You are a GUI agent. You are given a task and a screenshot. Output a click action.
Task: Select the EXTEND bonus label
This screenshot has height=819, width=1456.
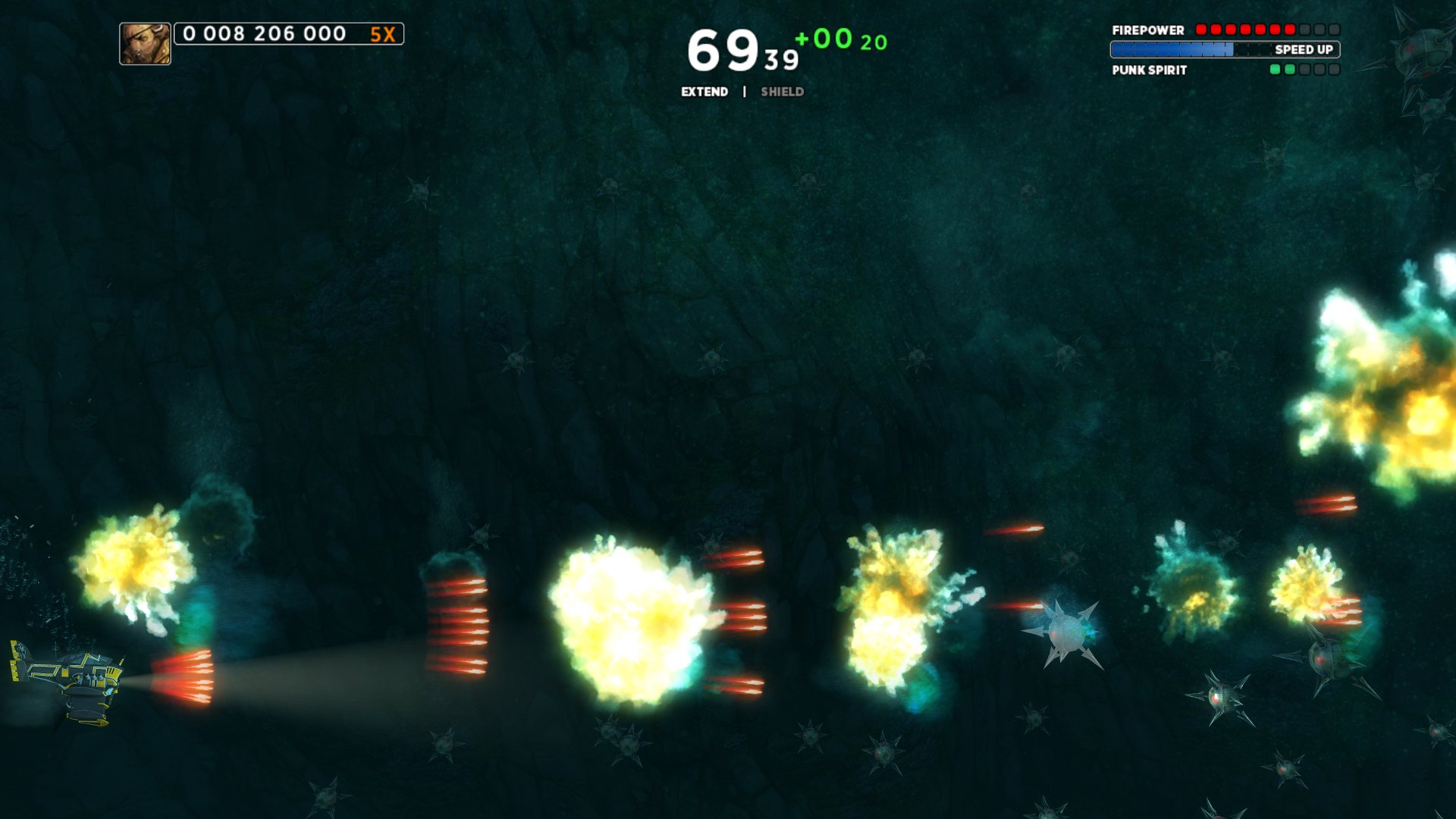coord(704,92)
